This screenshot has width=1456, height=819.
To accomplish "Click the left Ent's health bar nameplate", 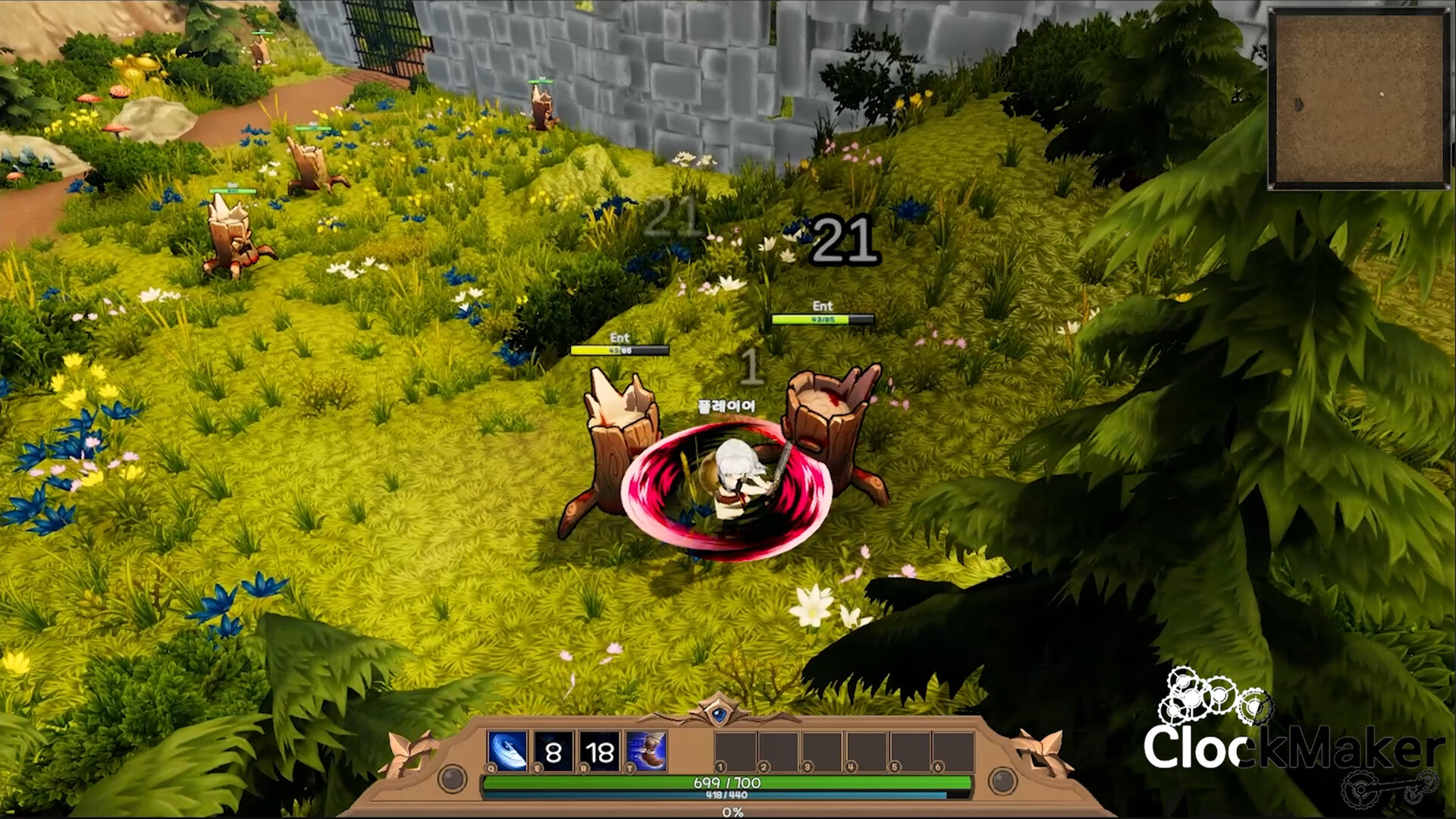I will tap(620, 344).
